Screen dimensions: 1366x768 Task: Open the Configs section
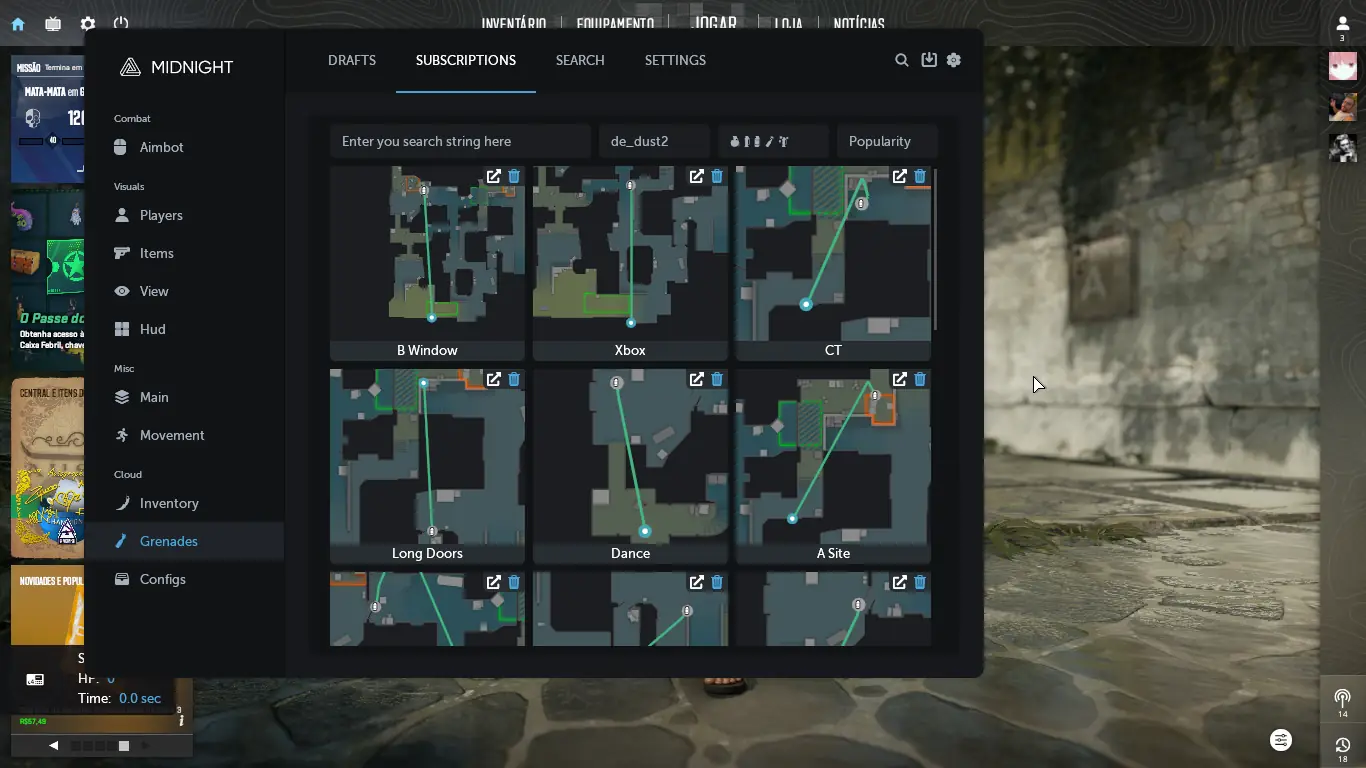click(x=162, y=579)
